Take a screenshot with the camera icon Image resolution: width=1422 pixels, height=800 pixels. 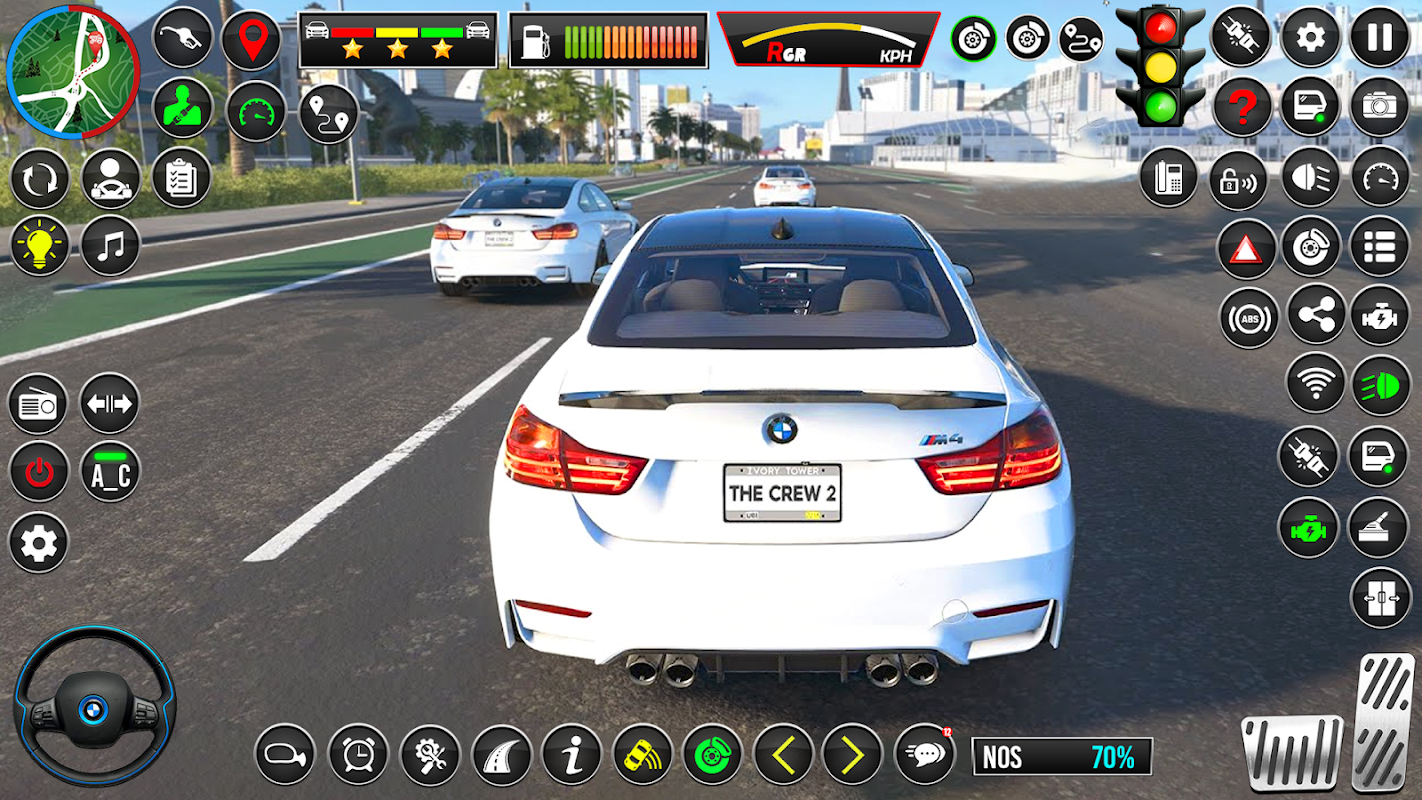click(x=1380, y=107)
